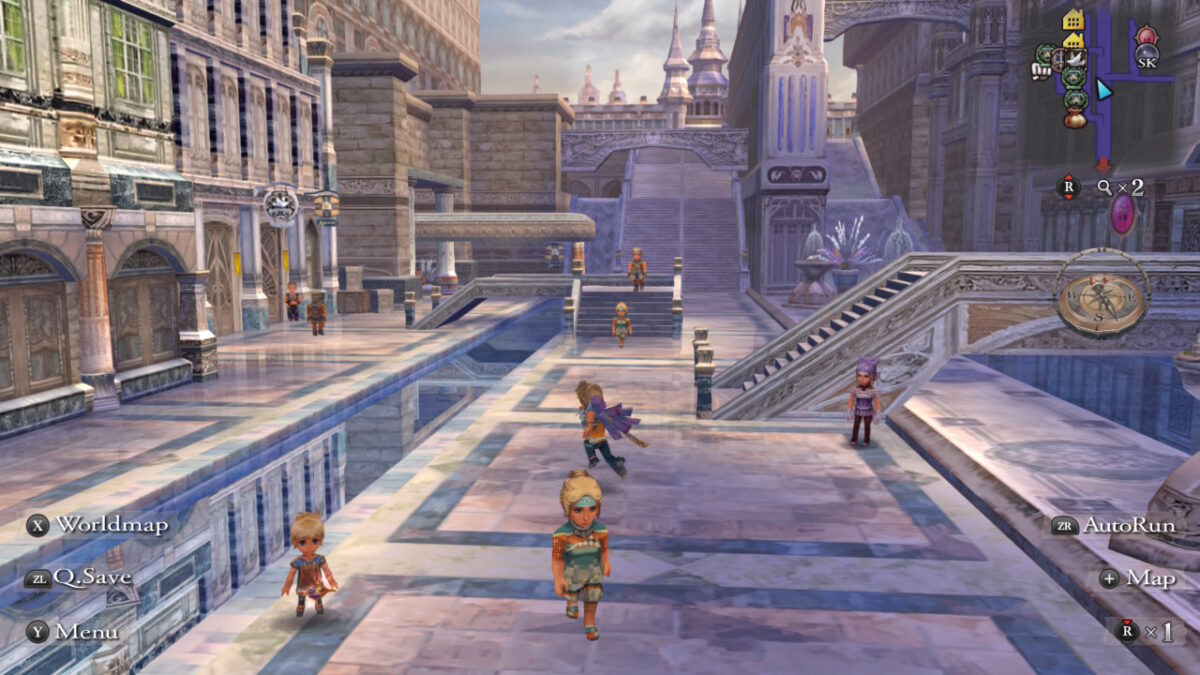Click the SK orb marker on minimap
The height and width of the screenshot is (675, 1200).
tap(1147, 57)
